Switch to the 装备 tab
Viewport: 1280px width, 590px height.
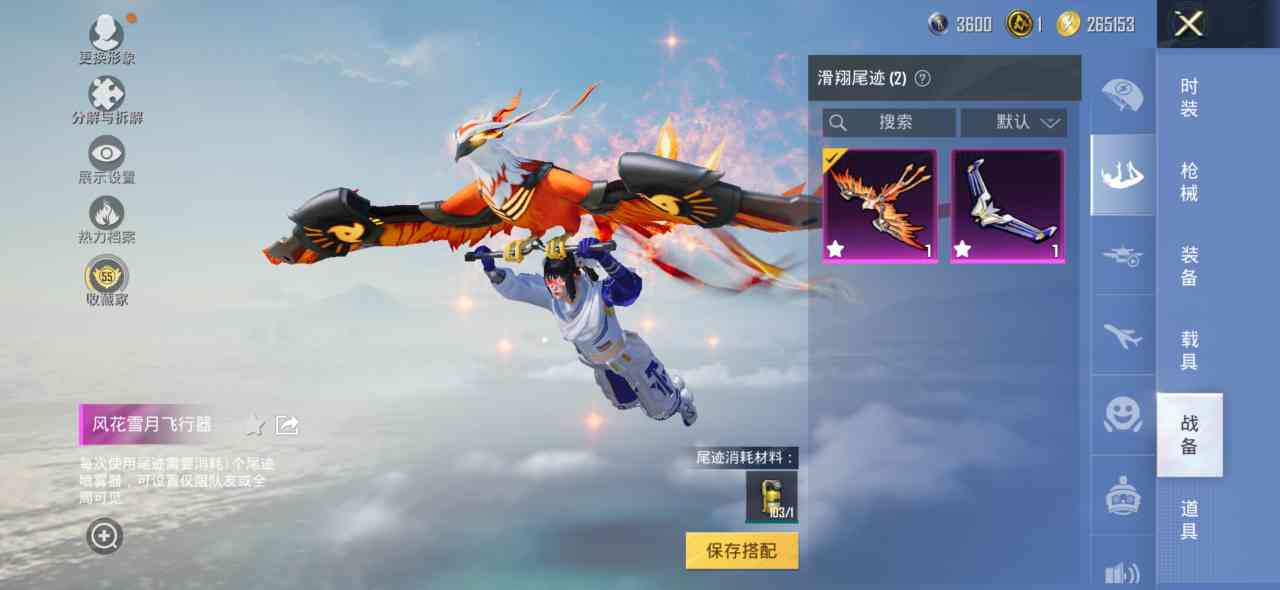click(x=1189, y=266)
